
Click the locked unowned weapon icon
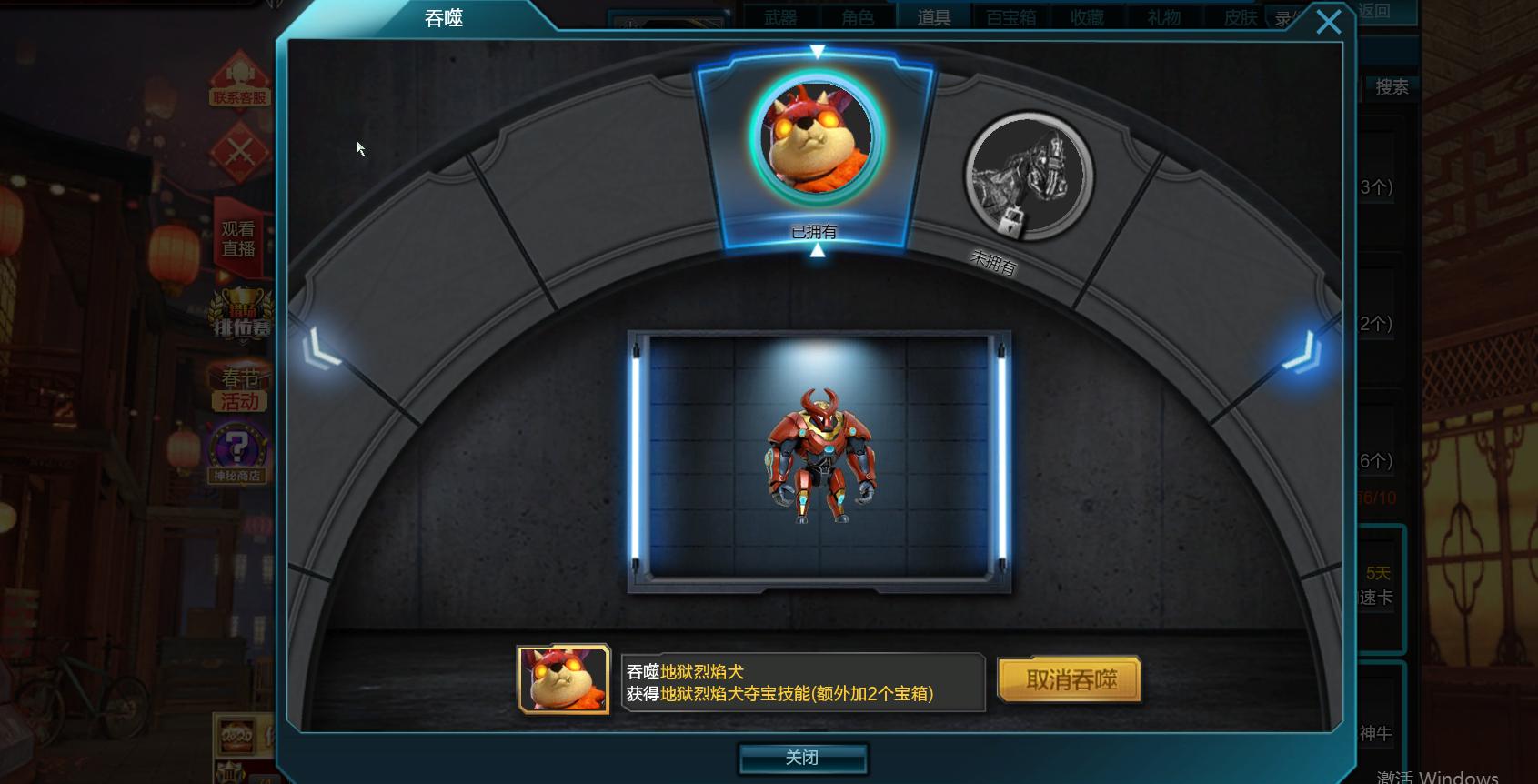(1027, 175)
